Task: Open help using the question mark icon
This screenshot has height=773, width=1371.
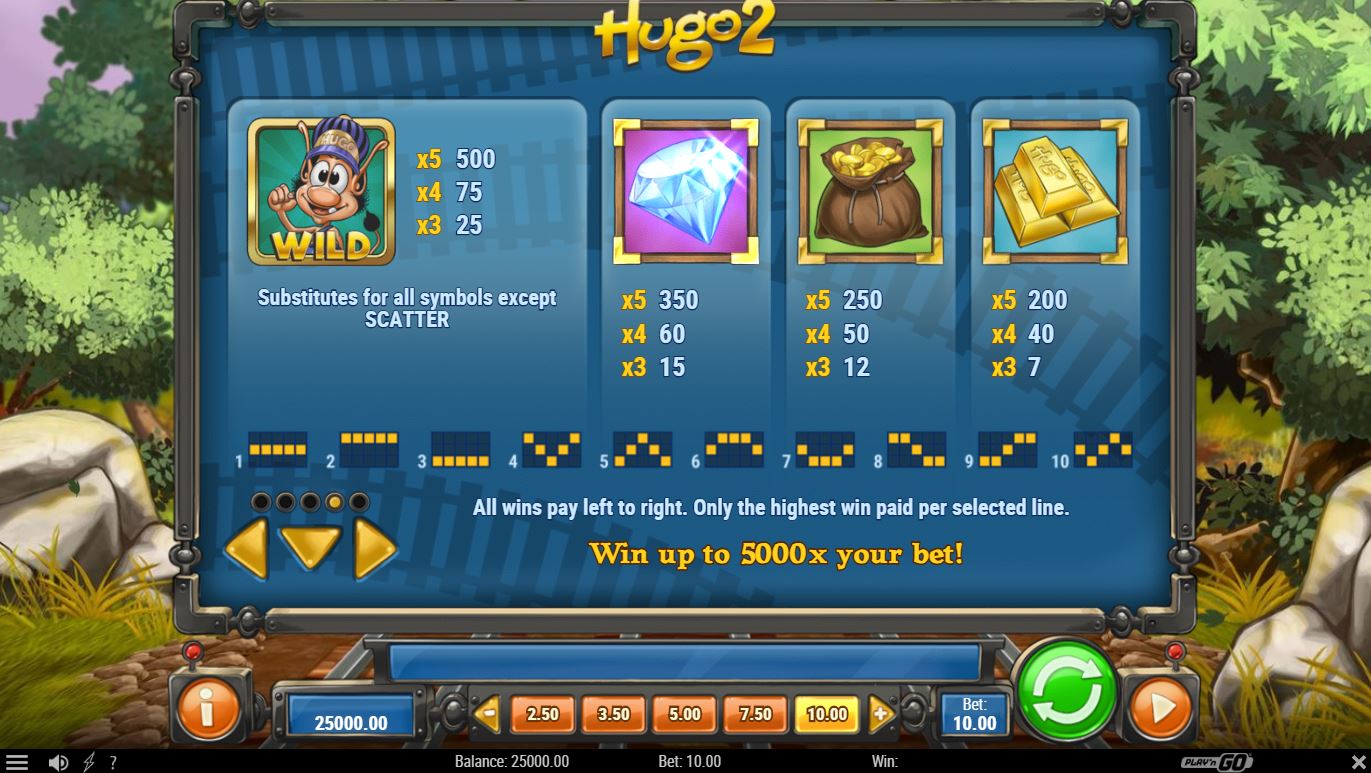Action: coord(112,761)
